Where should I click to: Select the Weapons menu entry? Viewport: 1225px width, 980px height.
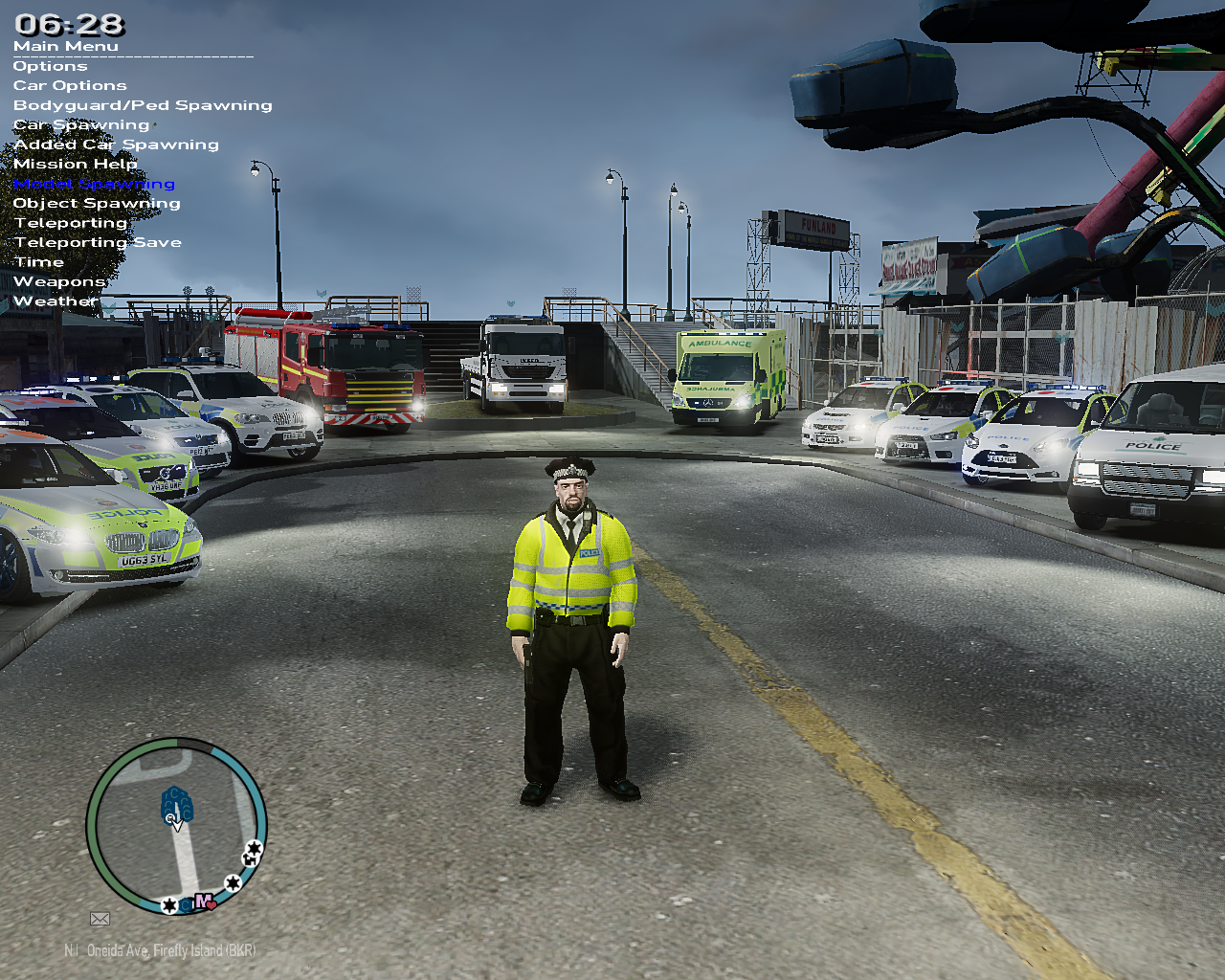(59, 282)
